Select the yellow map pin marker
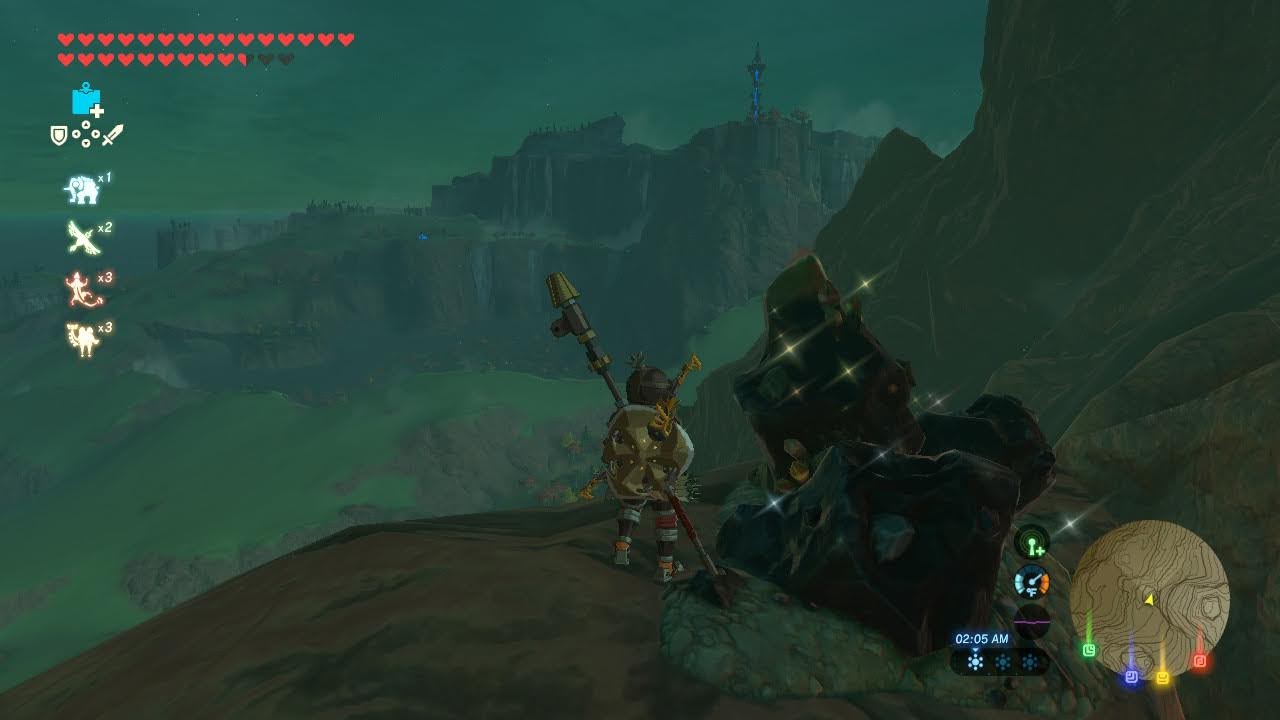The width and height of the screenshot is (1280, 720). click(x=1163, y=677)
